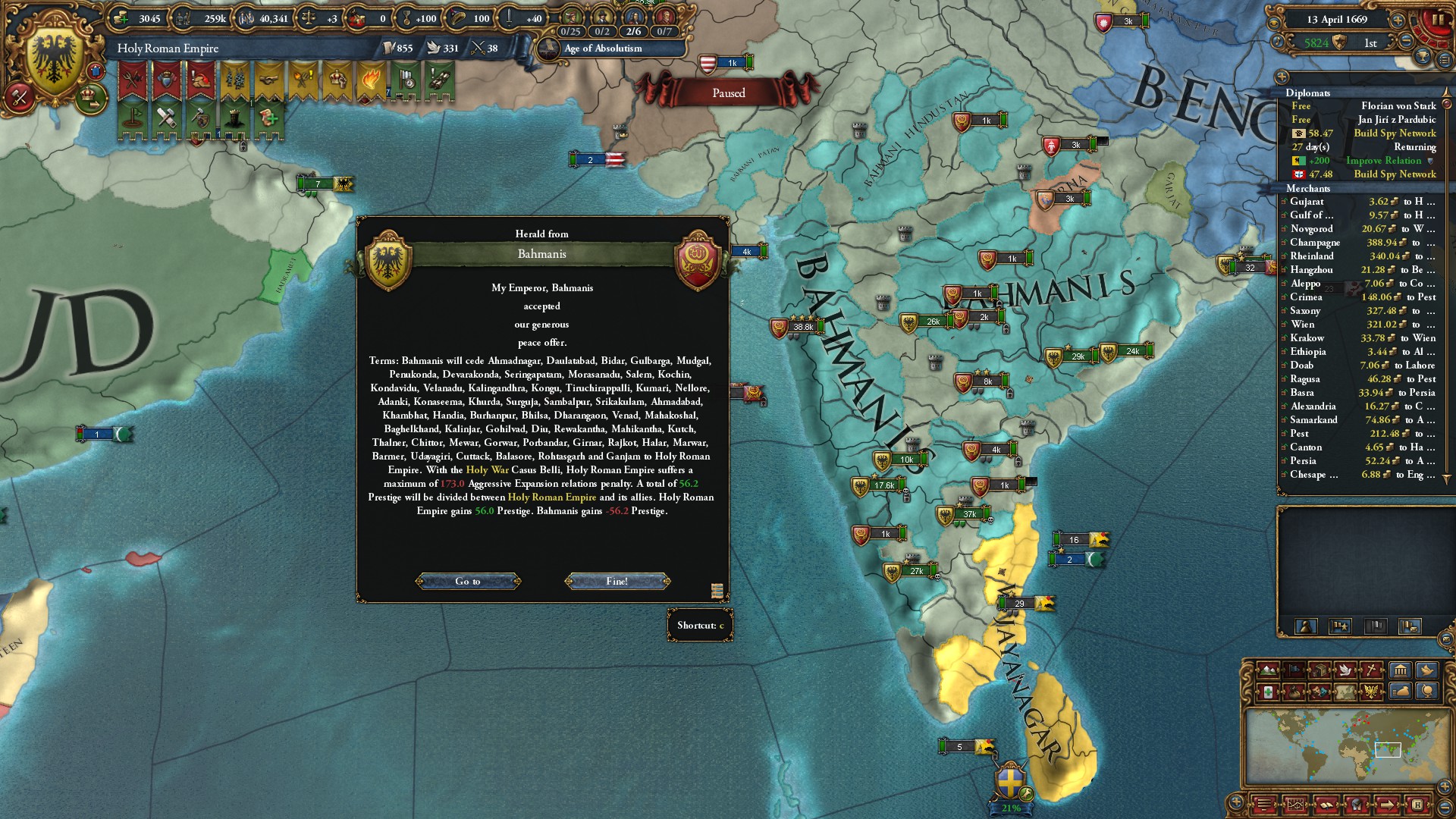Dismiss the peace herald with Fine!
This screenshot has width=1456, height=819.
point(617,582)
